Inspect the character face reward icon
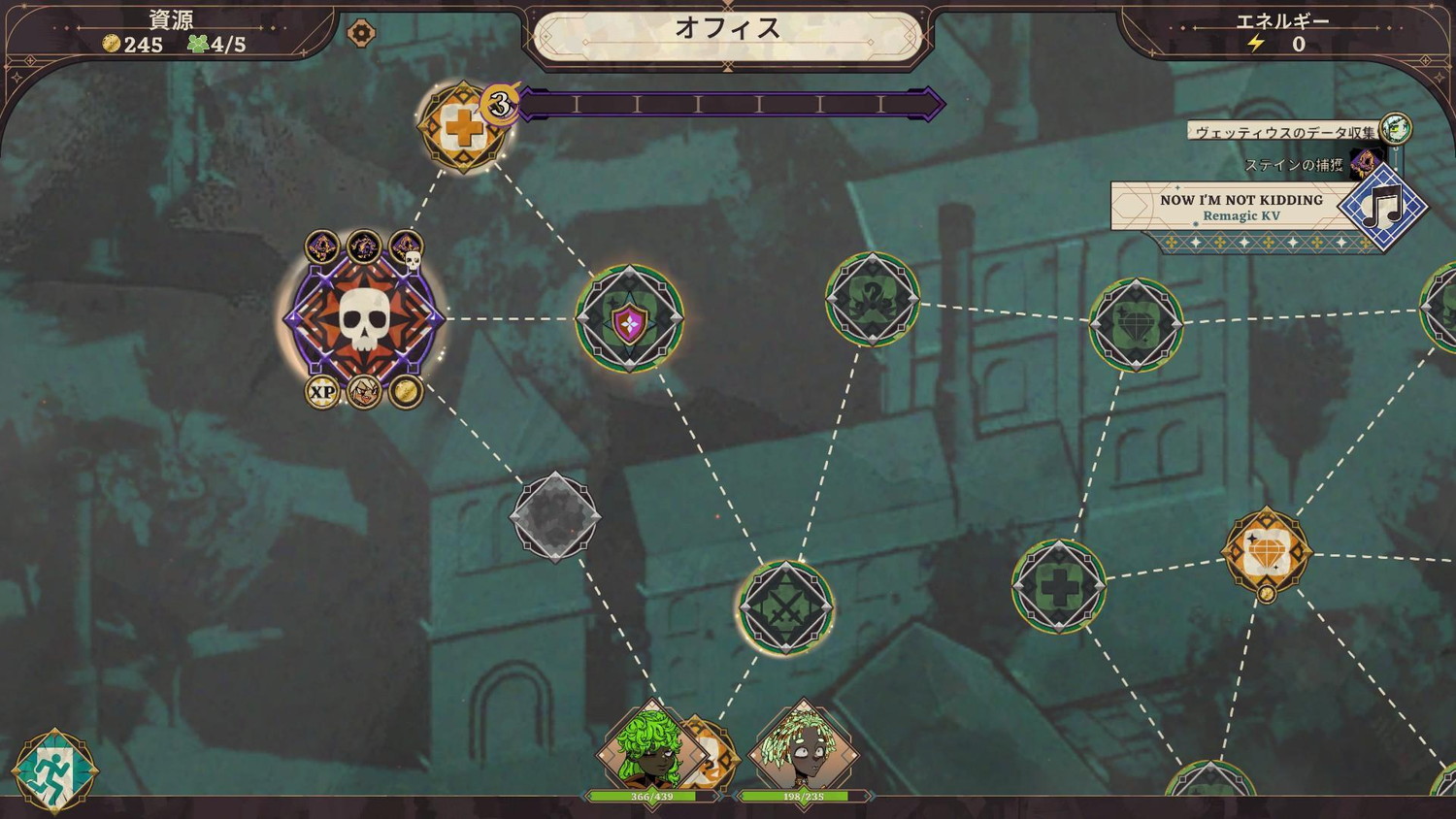Viewport: 1456px width, 819px height. tap(364, 392)
